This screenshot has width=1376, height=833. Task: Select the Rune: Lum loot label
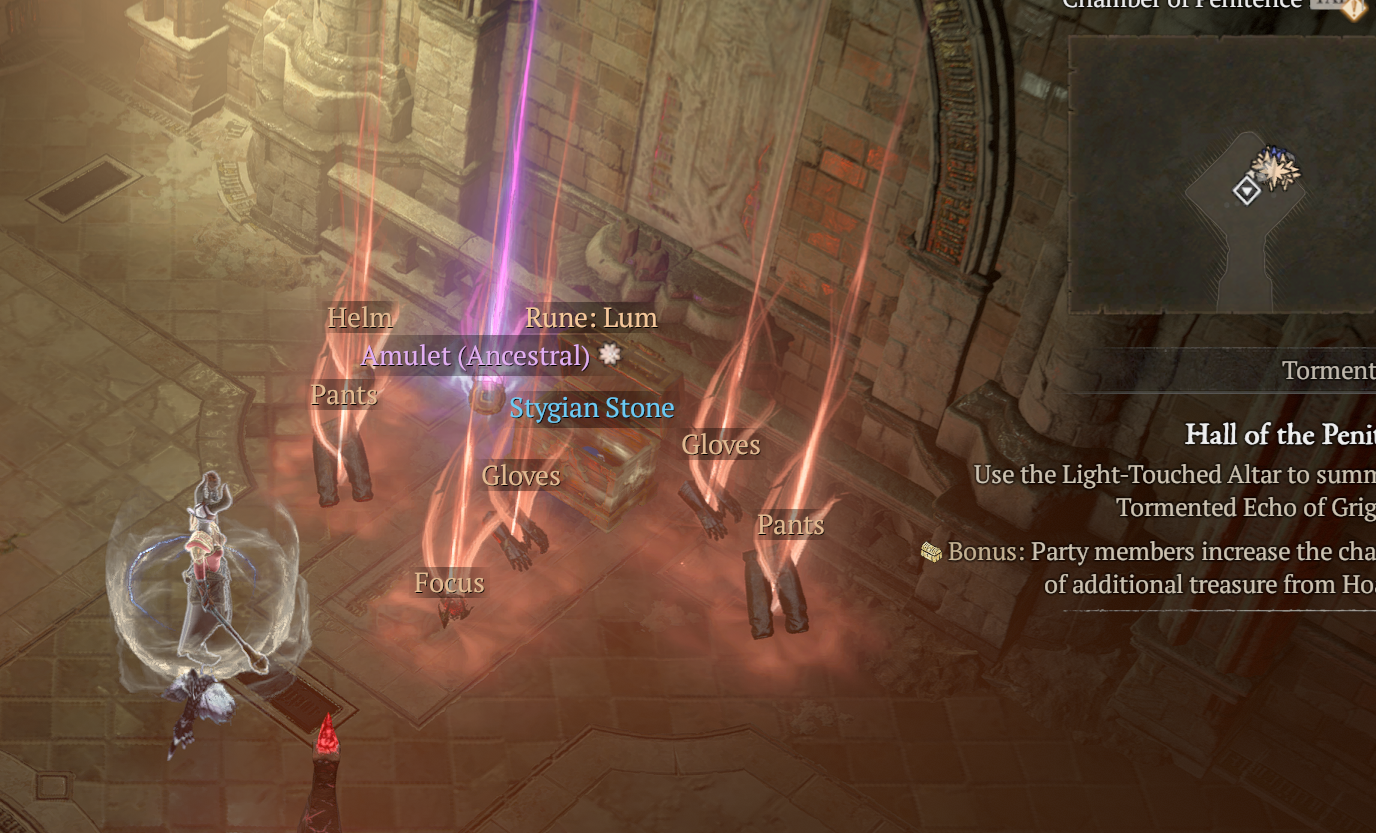click(x=591, y=318)
